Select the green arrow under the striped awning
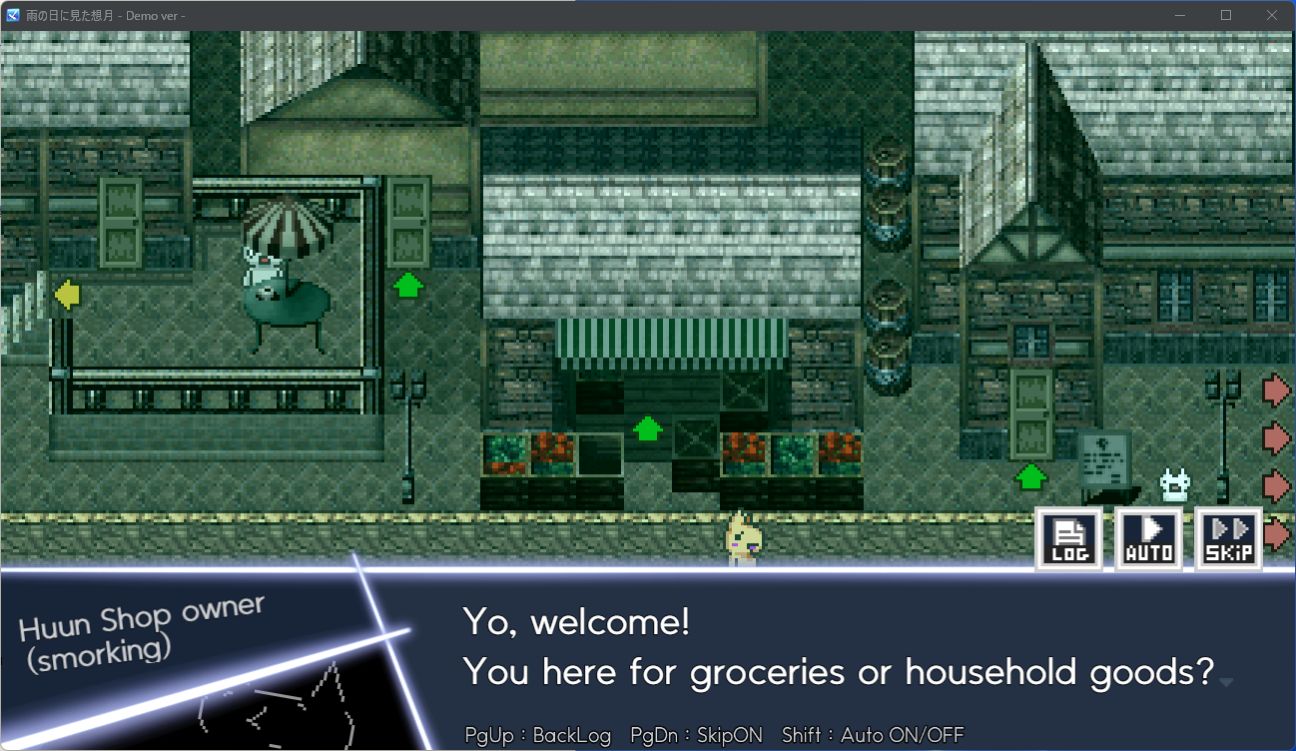The height and width of the screenshot is (751, 1296). (648, 429)
